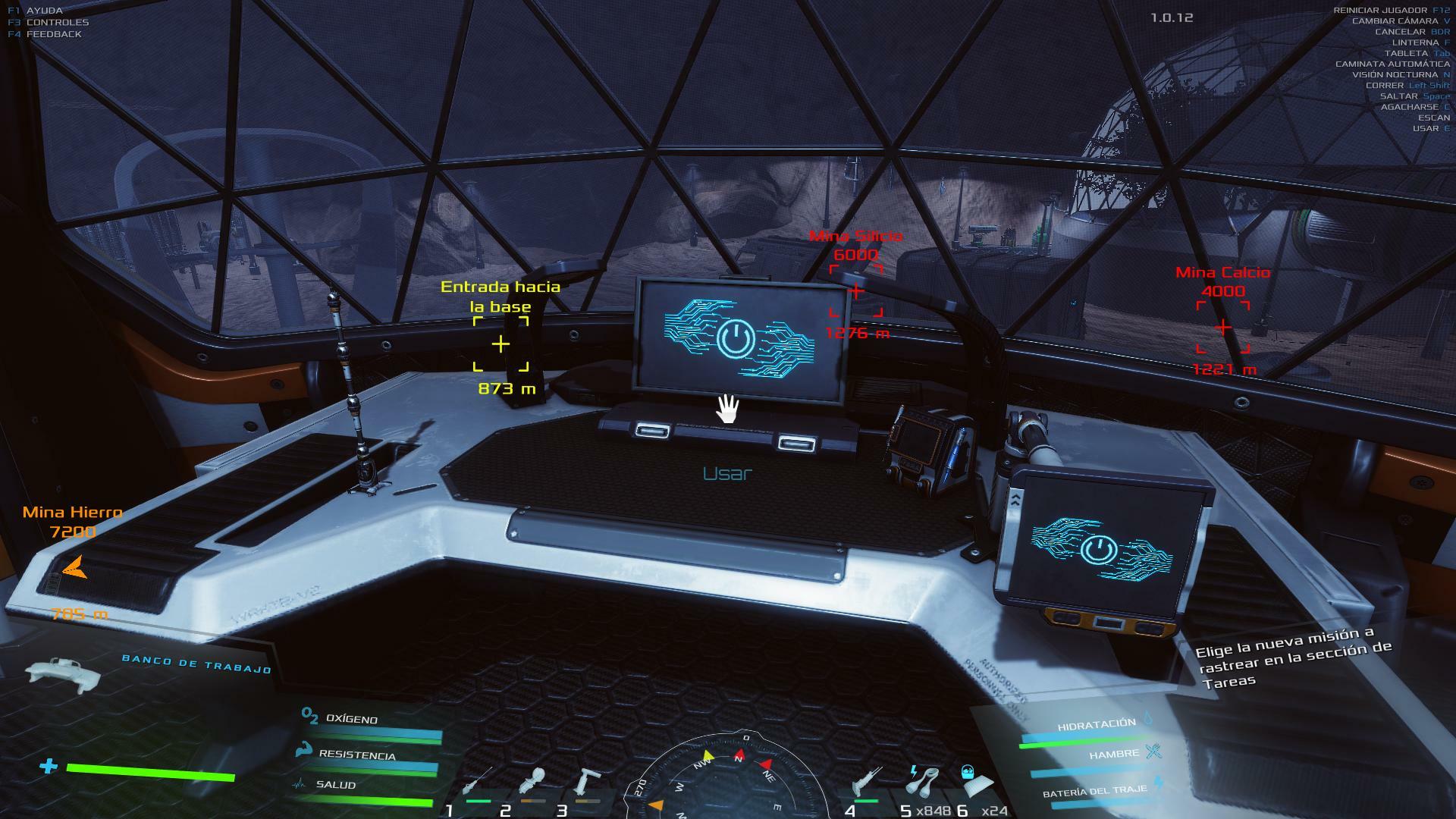Click the mission tracker message about Tareas

pyautogui.click(x=1293, y=657)
